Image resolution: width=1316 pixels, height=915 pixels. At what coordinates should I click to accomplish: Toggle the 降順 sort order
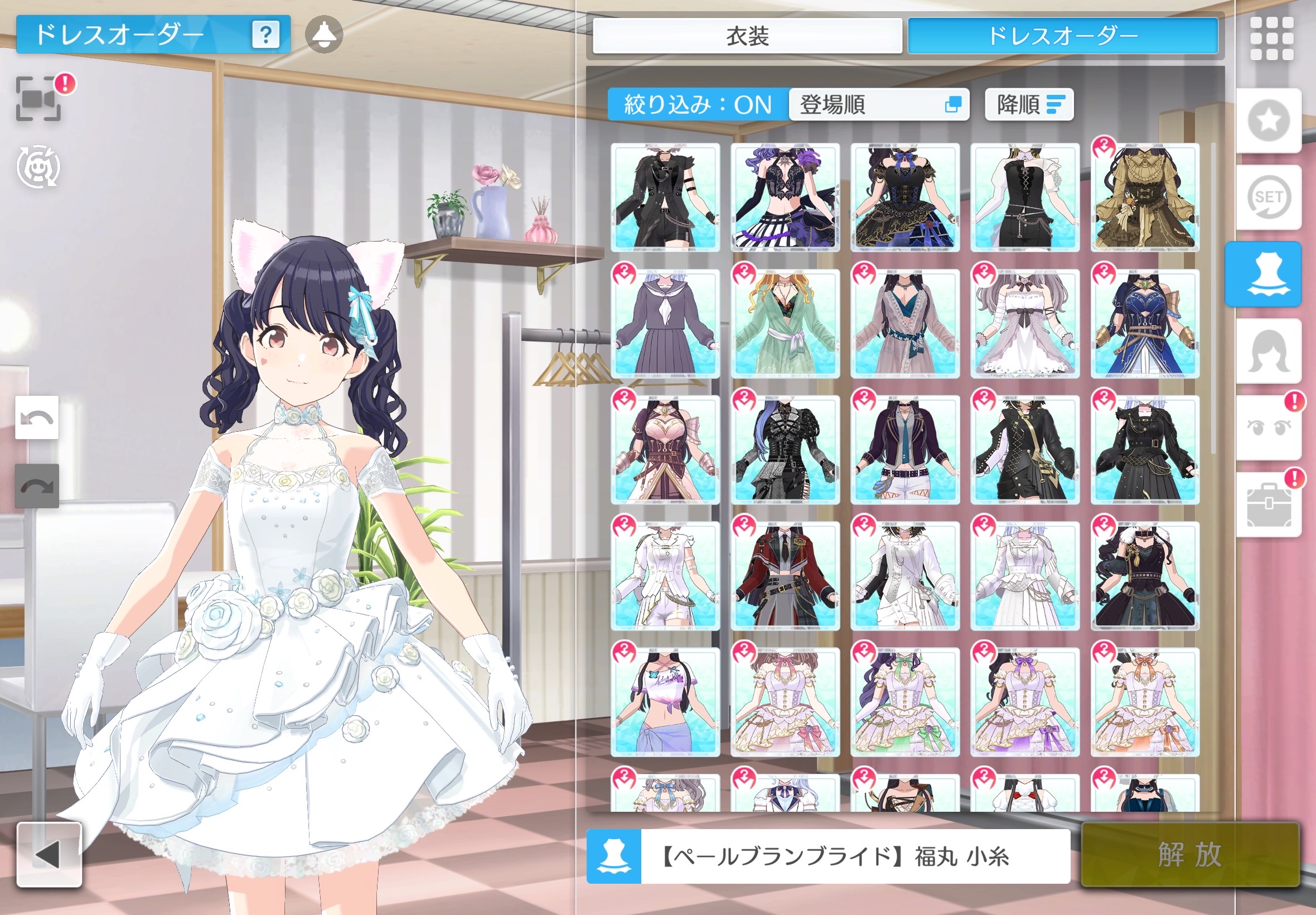click(x=1029, y=105)
